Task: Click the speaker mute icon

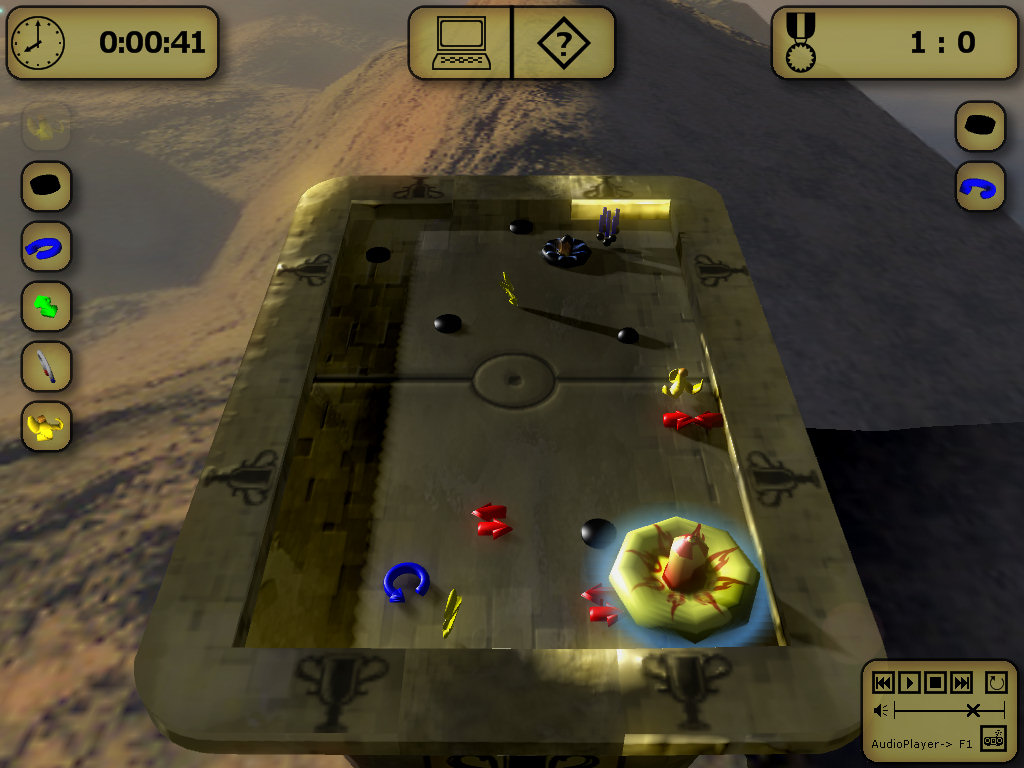Action: click(x=881, y=711)
